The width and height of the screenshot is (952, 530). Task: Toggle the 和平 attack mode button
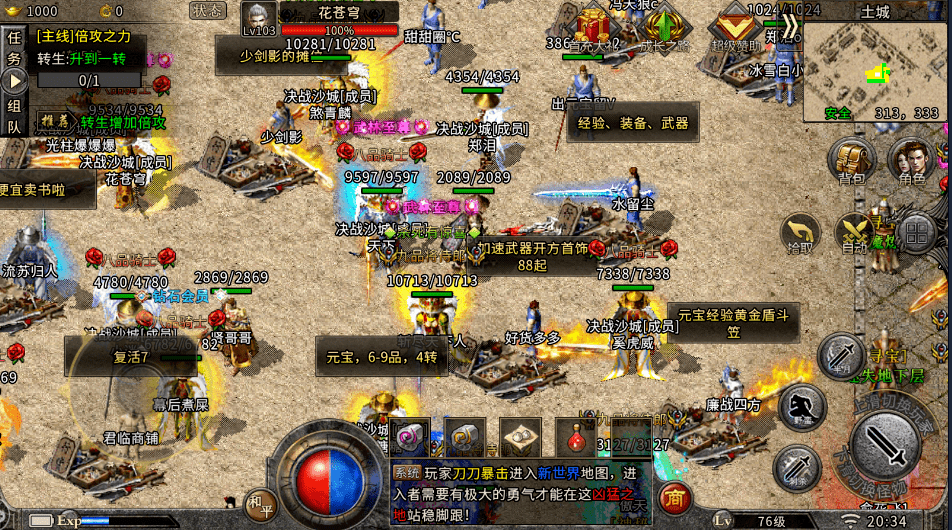click(x=260, y=502)
